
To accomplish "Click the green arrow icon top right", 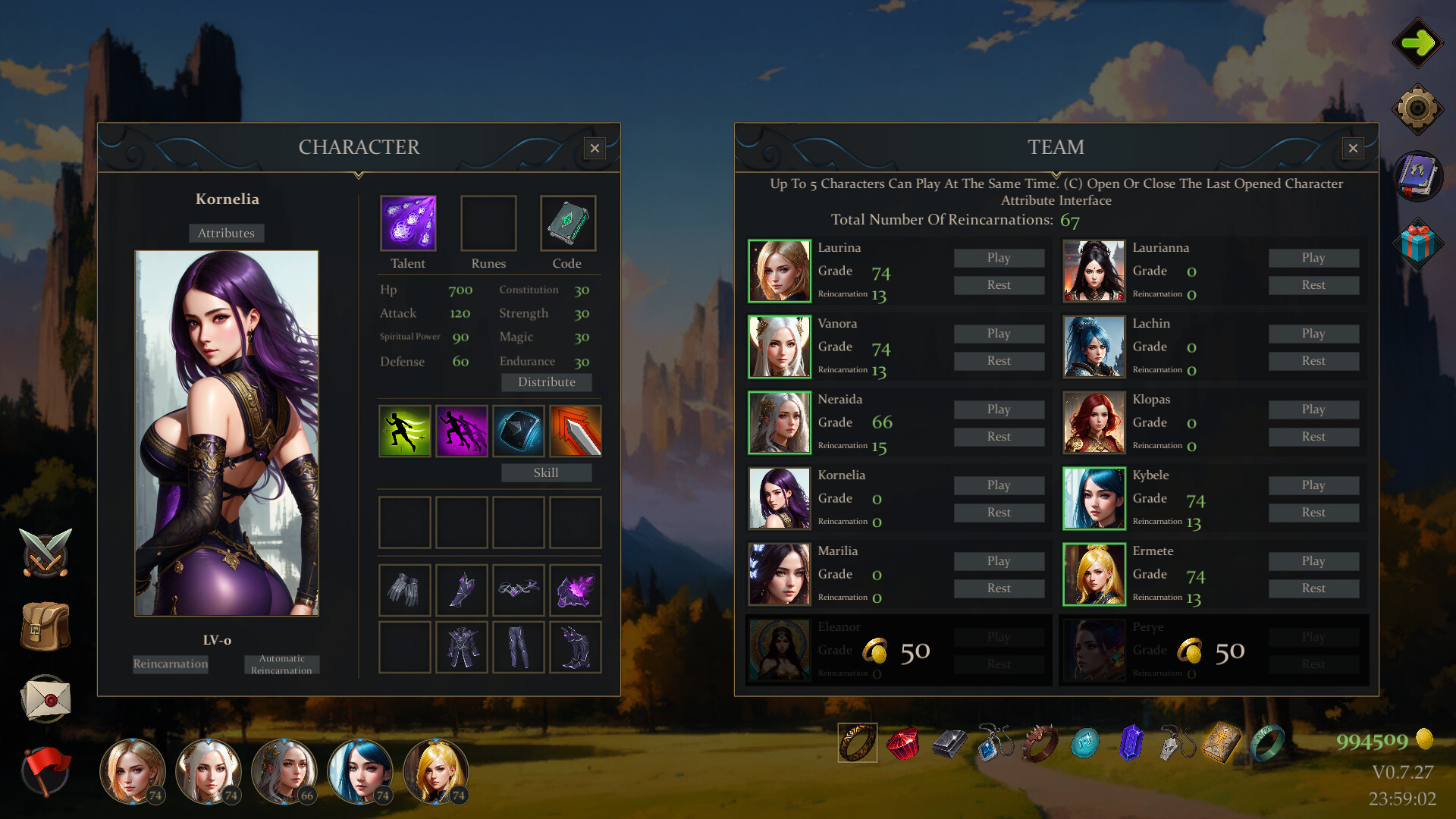I will 1417,43.
